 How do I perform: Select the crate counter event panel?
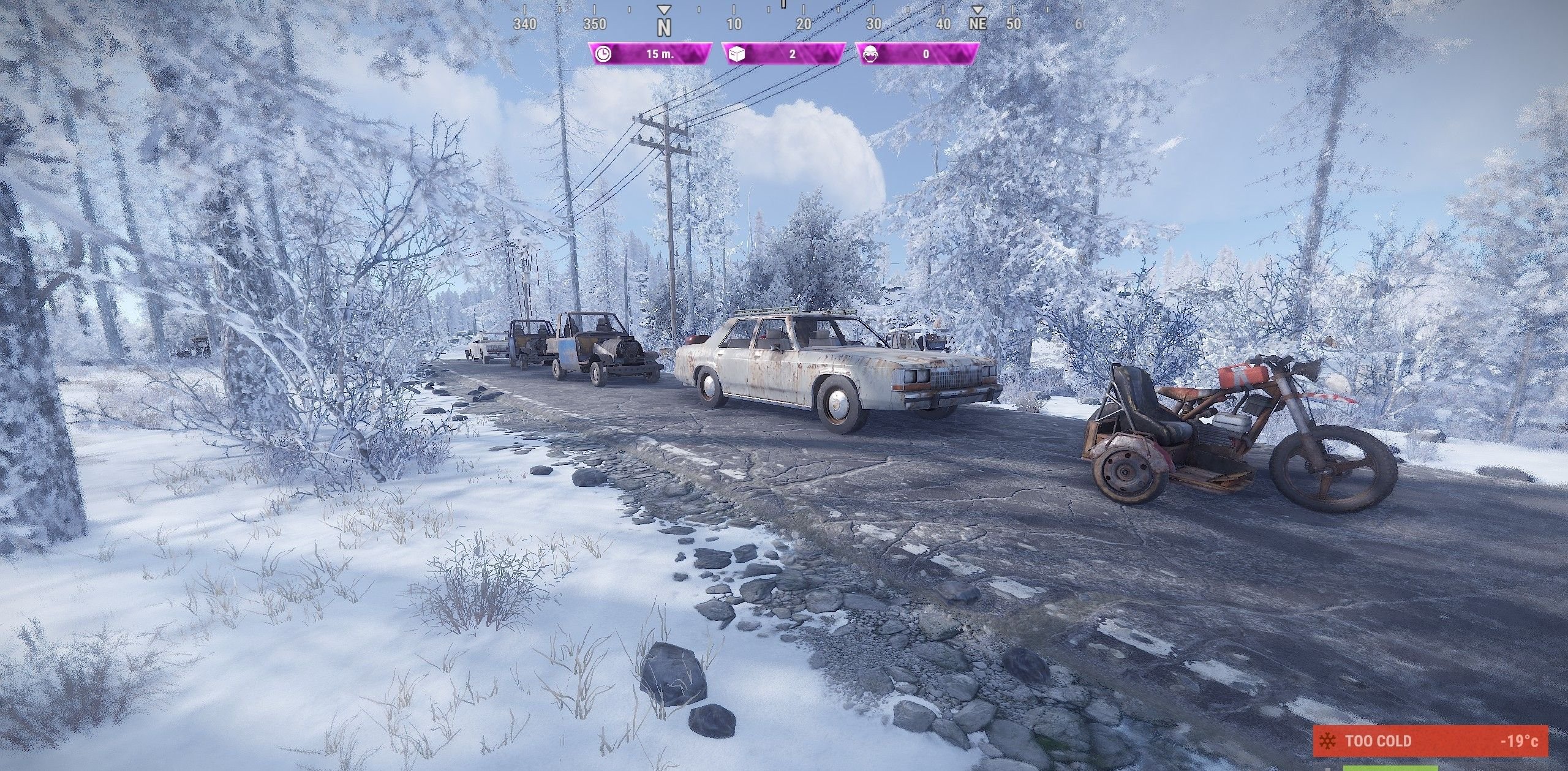point(783,54)
